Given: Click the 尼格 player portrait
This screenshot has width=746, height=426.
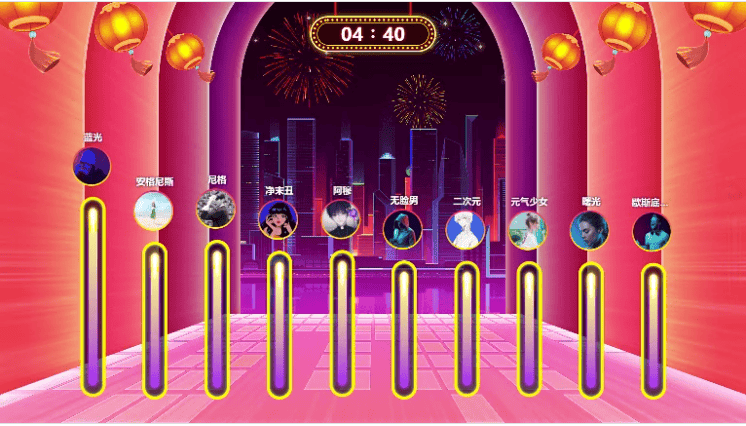Looking at the screenshot, I should [x=216, y=209].
